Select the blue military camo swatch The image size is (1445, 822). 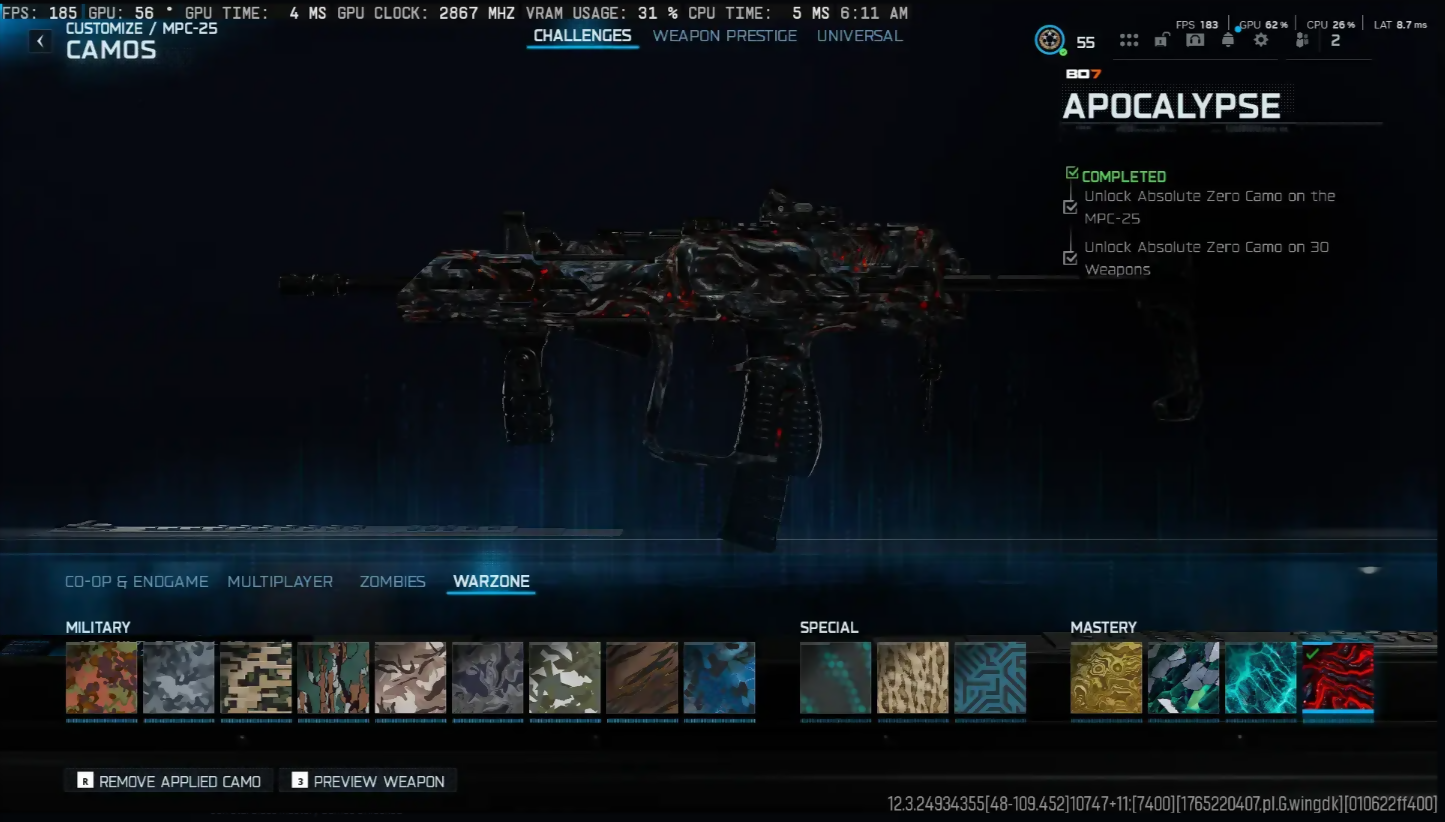pyautogui.click(x=719, y=678)
